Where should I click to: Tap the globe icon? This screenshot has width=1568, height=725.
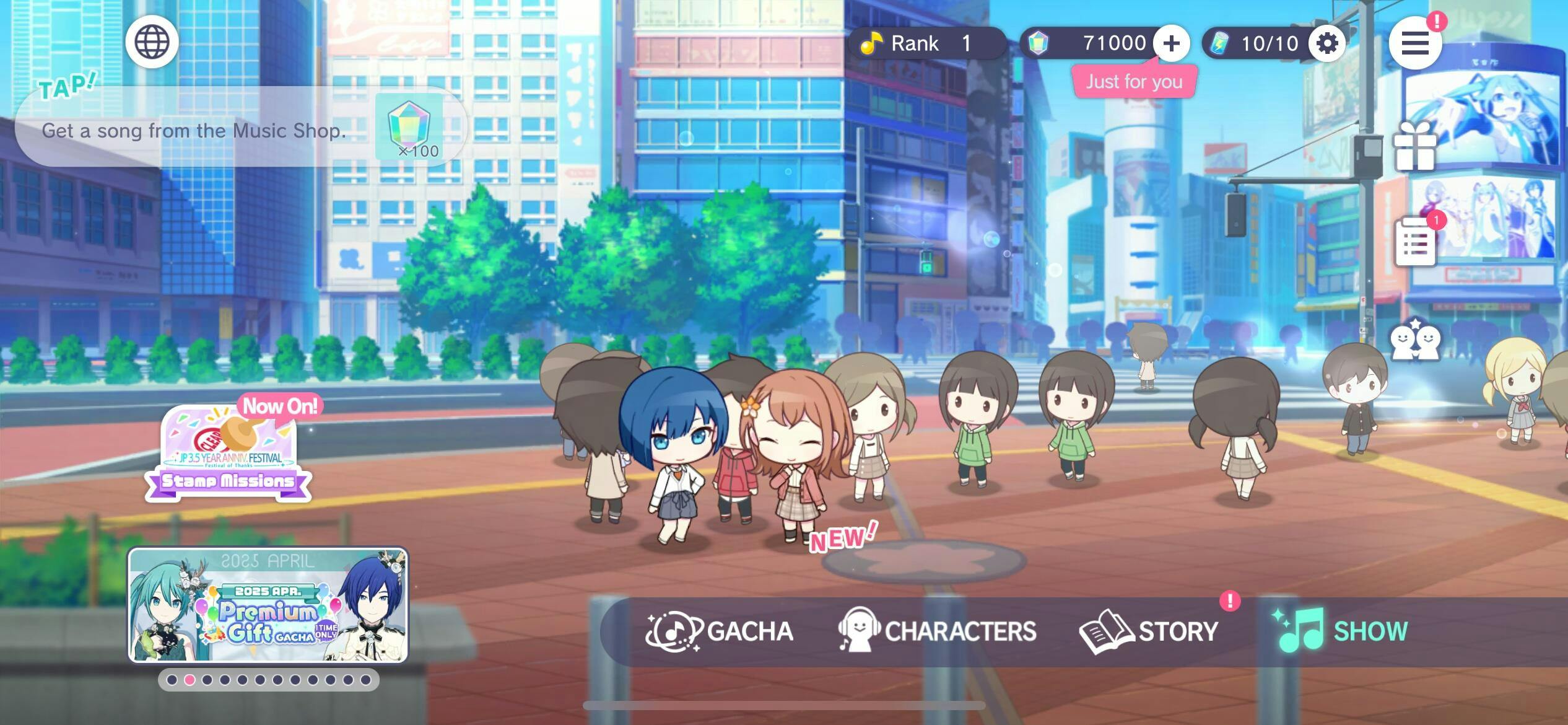pyautogui.click(x=152, y=42)
